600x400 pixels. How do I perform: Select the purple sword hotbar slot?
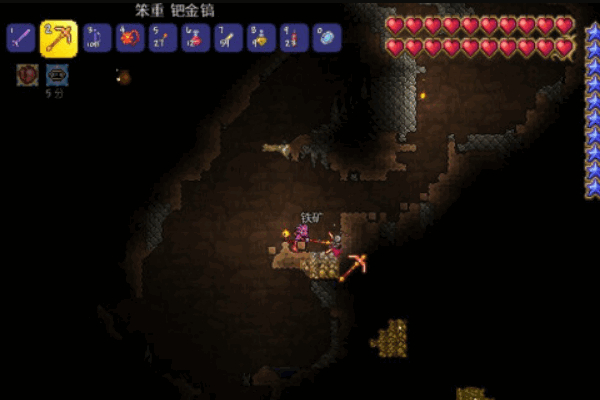[20, 39]
